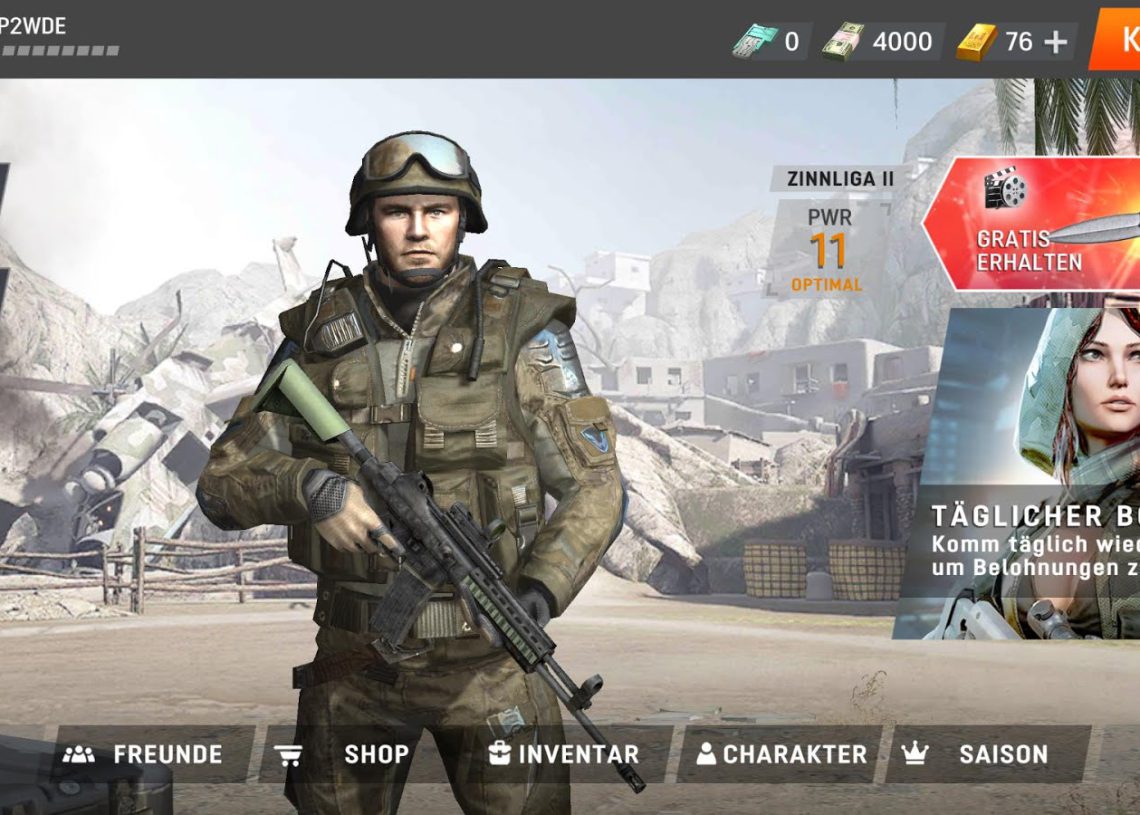Click the orange button in the top corner
Image resolution: width=1140 pixels, height=815 pixels.
pyautogui.click(x=1118, y=40)
